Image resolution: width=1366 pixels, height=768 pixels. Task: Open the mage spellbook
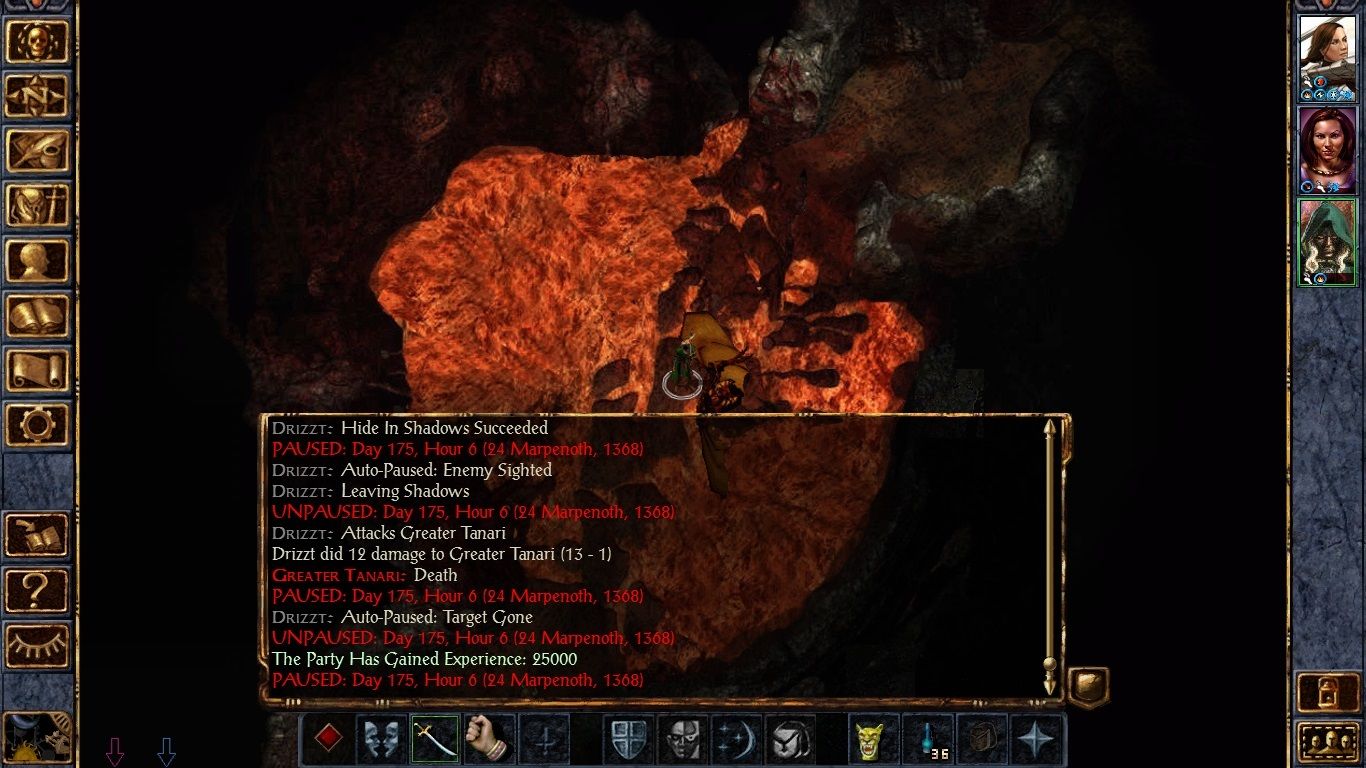(38, 315)
